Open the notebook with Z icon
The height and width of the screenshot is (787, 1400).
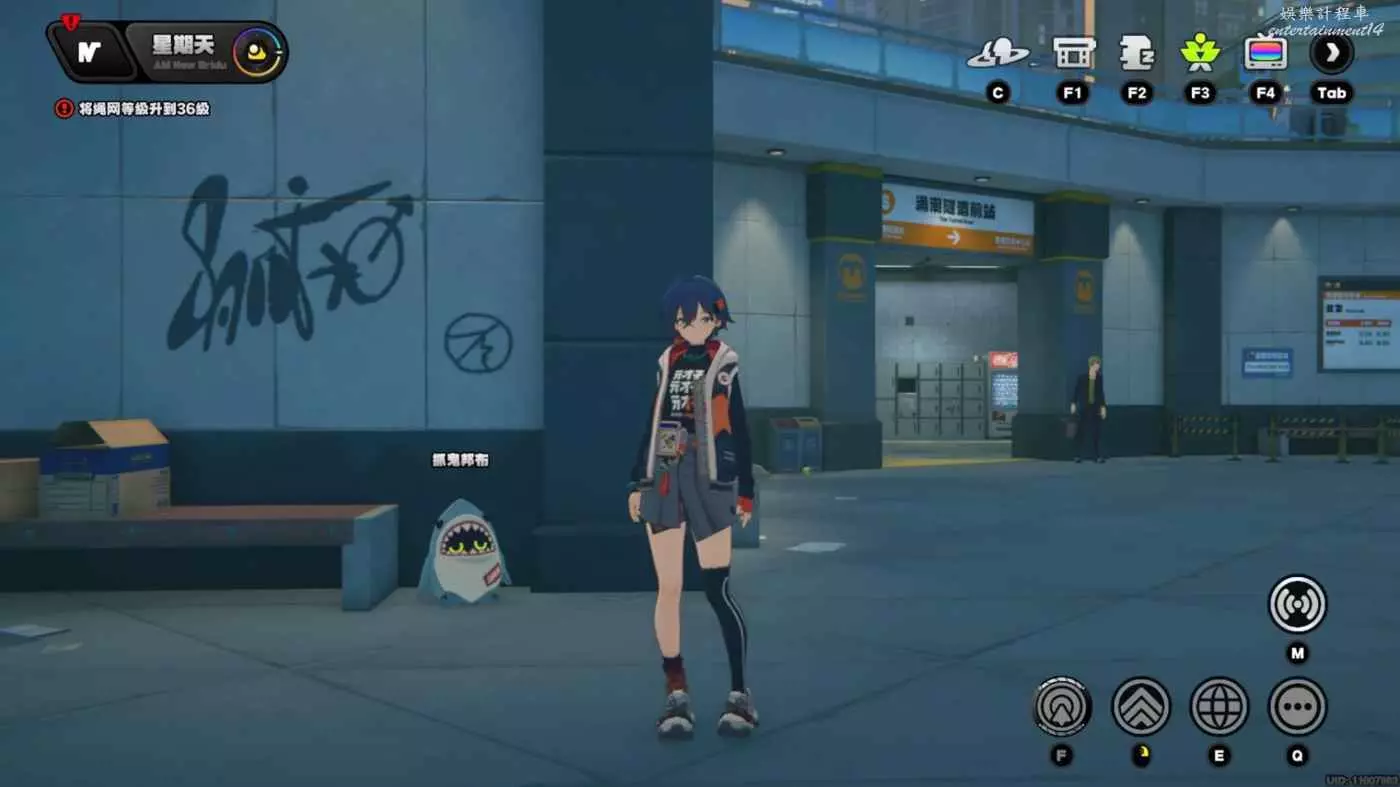(x=1137, y=53)
